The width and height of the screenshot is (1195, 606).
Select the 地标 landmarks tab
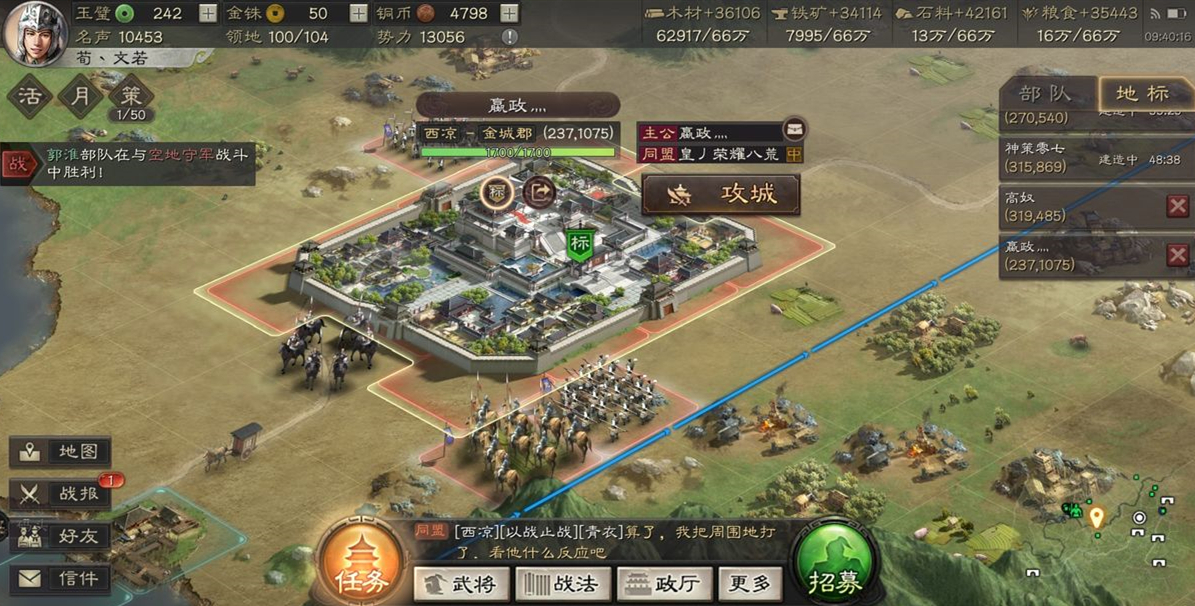coord(1142,95)
